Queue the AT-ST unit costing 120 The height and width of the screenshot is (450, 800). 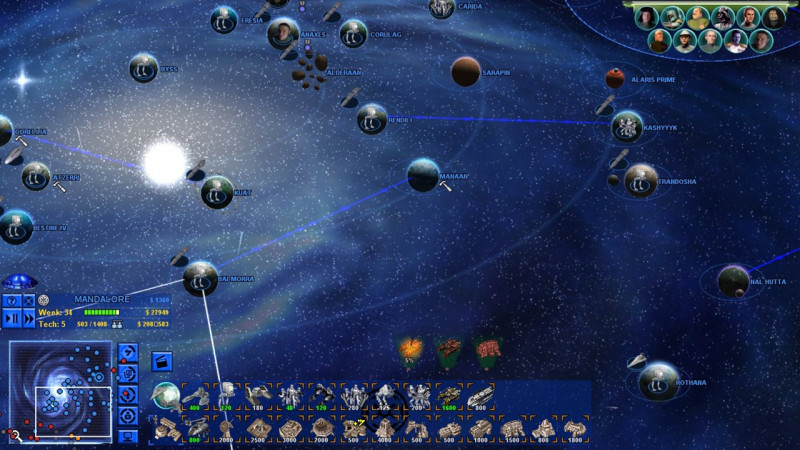coord(227,397)
